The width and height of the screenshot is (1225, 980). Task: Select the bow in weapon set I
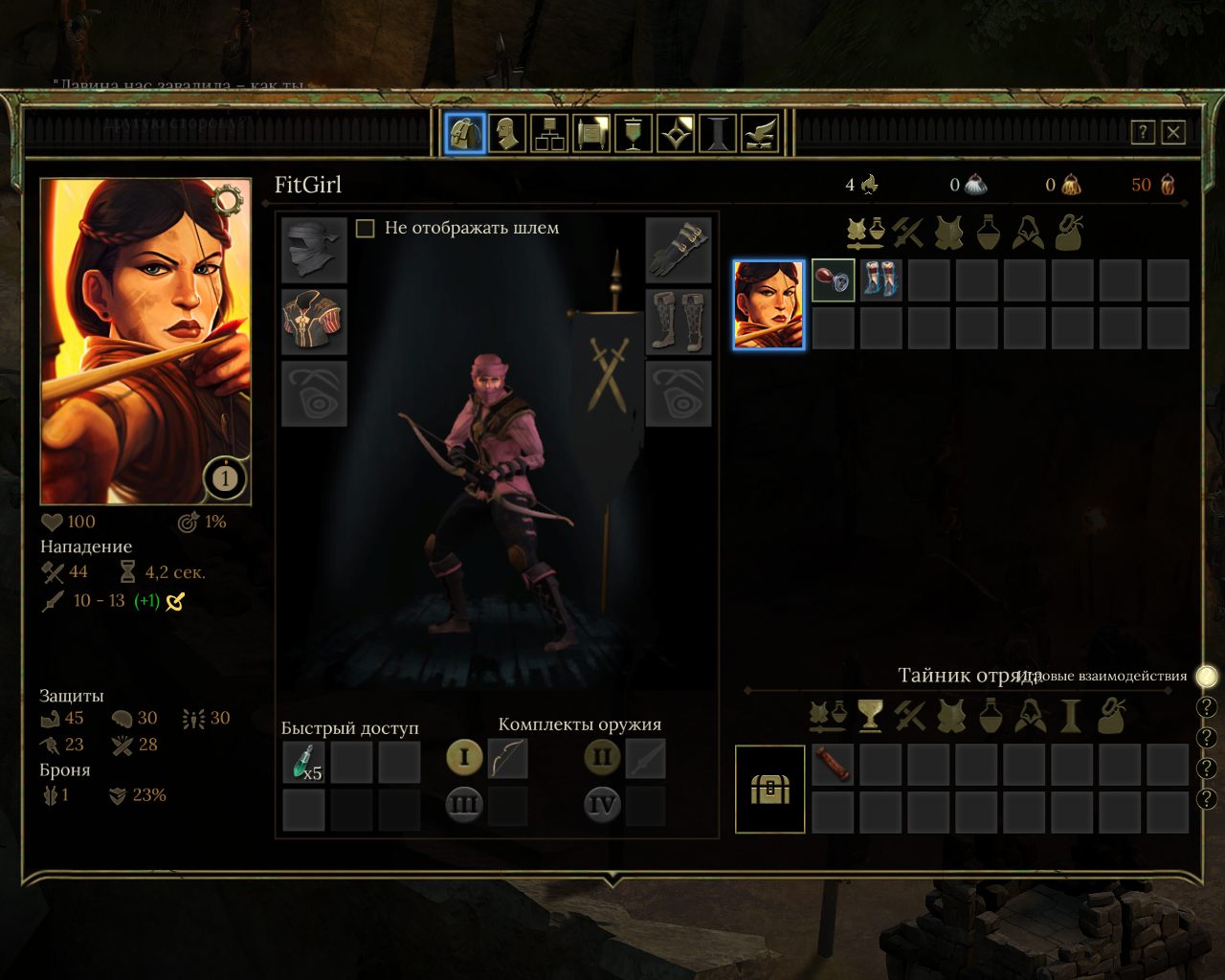click(508, 759)
